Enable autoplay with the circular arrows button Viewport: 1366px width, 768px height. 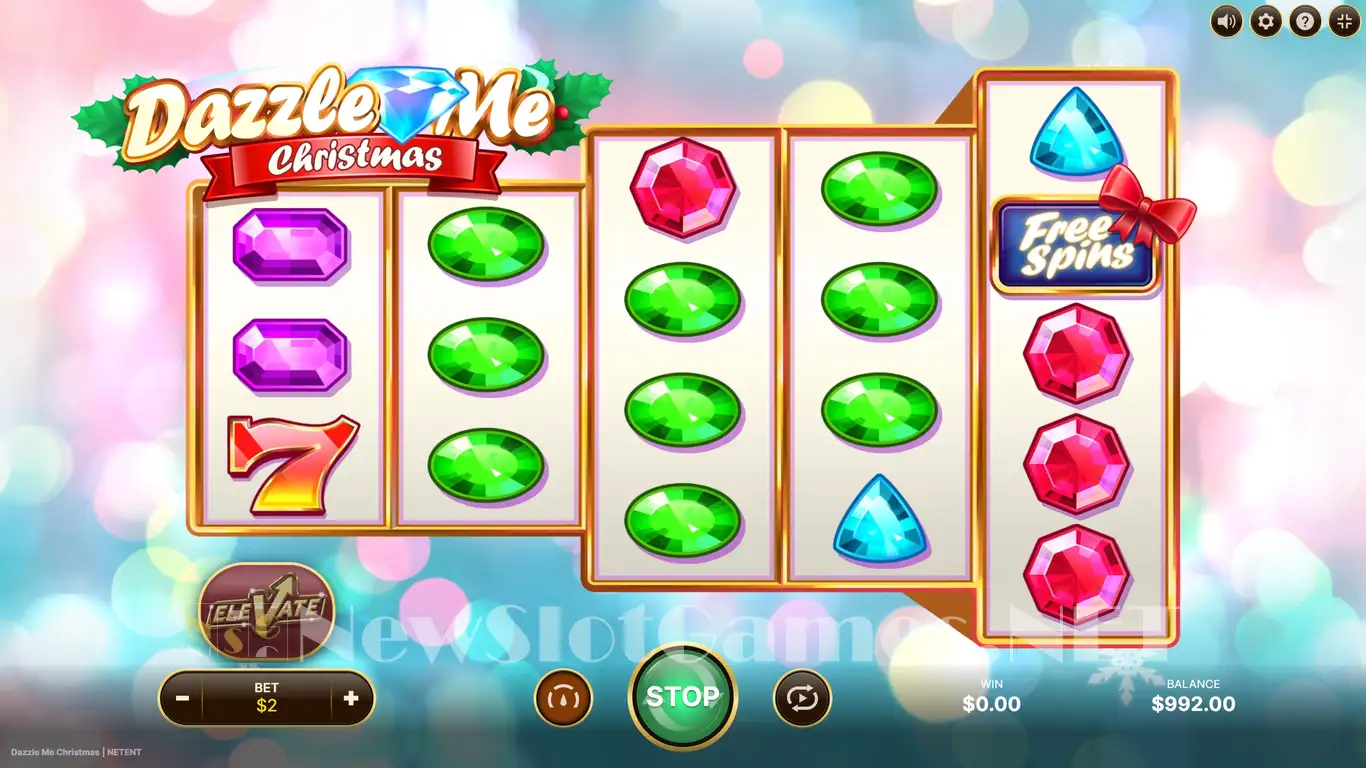[802, 698]
